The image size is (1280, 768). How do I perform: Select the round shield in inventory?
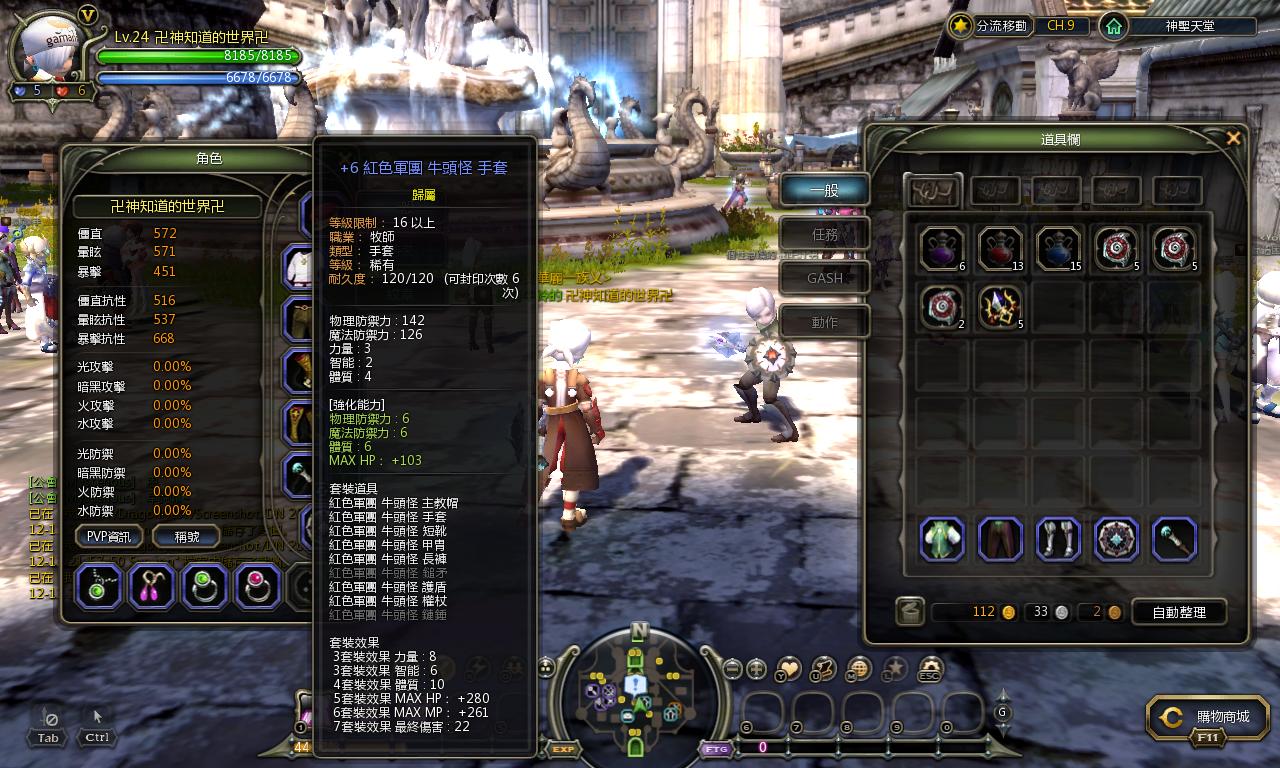click(1116, 539)
